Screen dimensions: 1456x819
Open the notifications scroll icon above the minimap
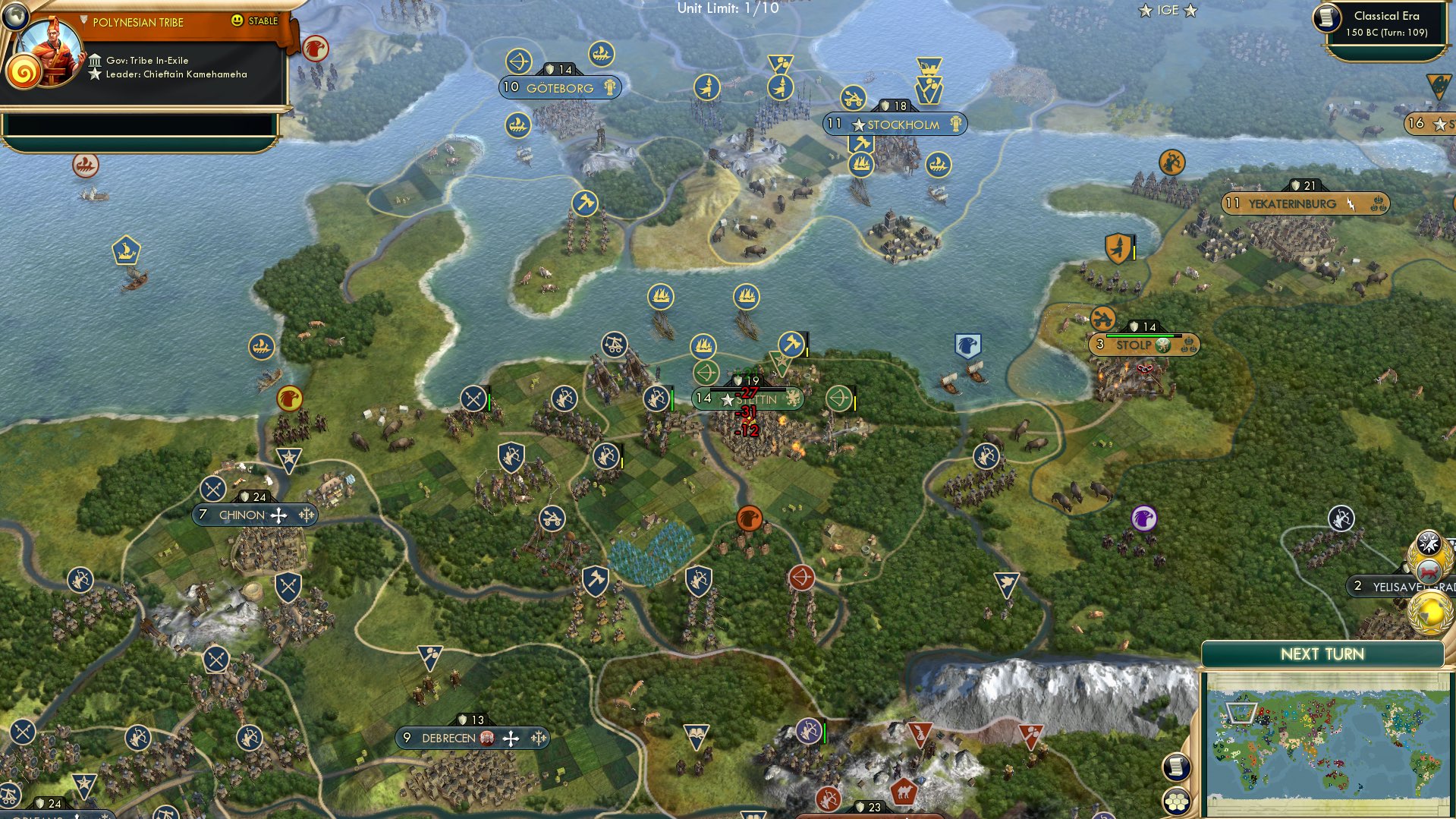tap(1177, 767)
